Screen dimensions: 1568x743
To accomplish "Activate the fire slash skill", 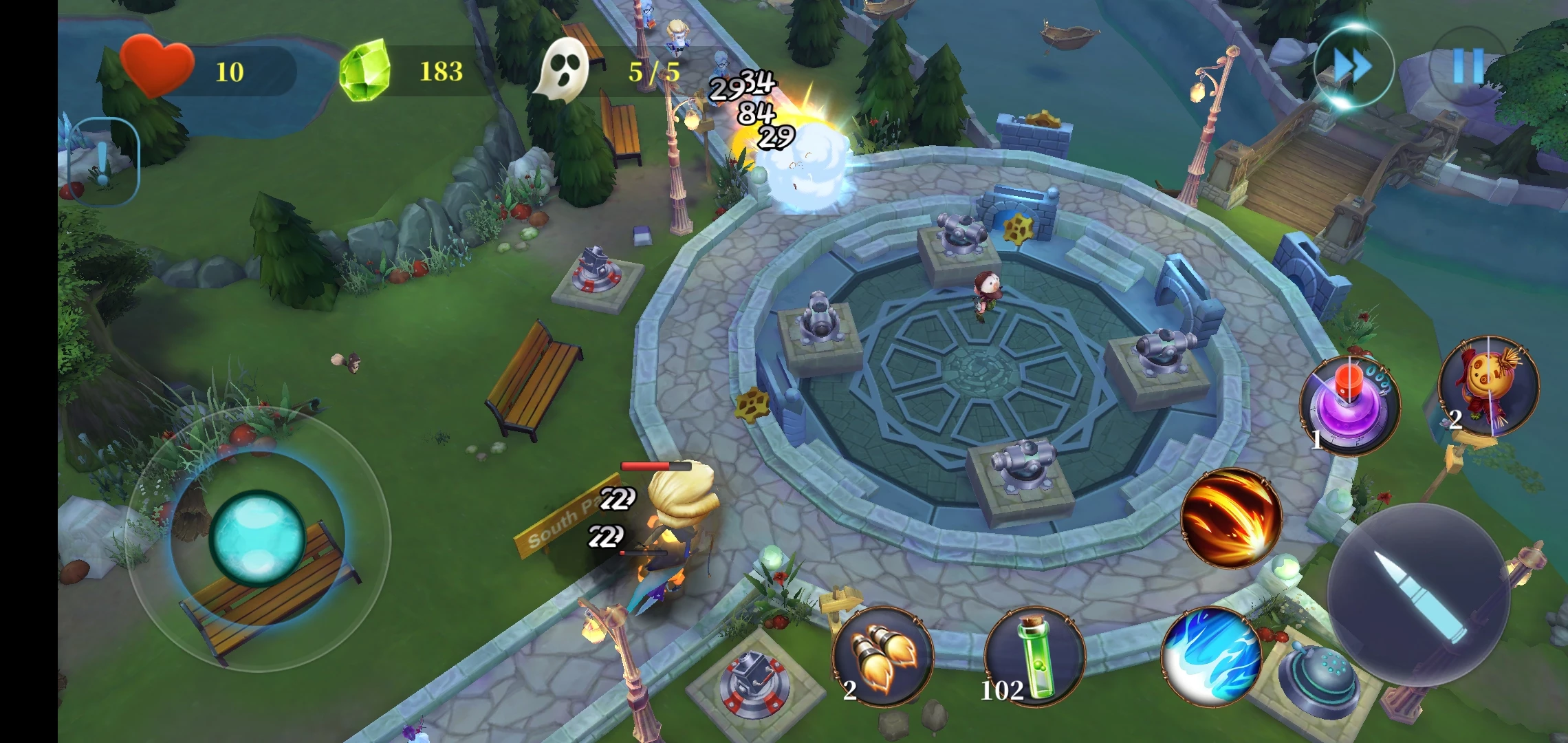I will pyautogui.click(x=1231, y=519).
